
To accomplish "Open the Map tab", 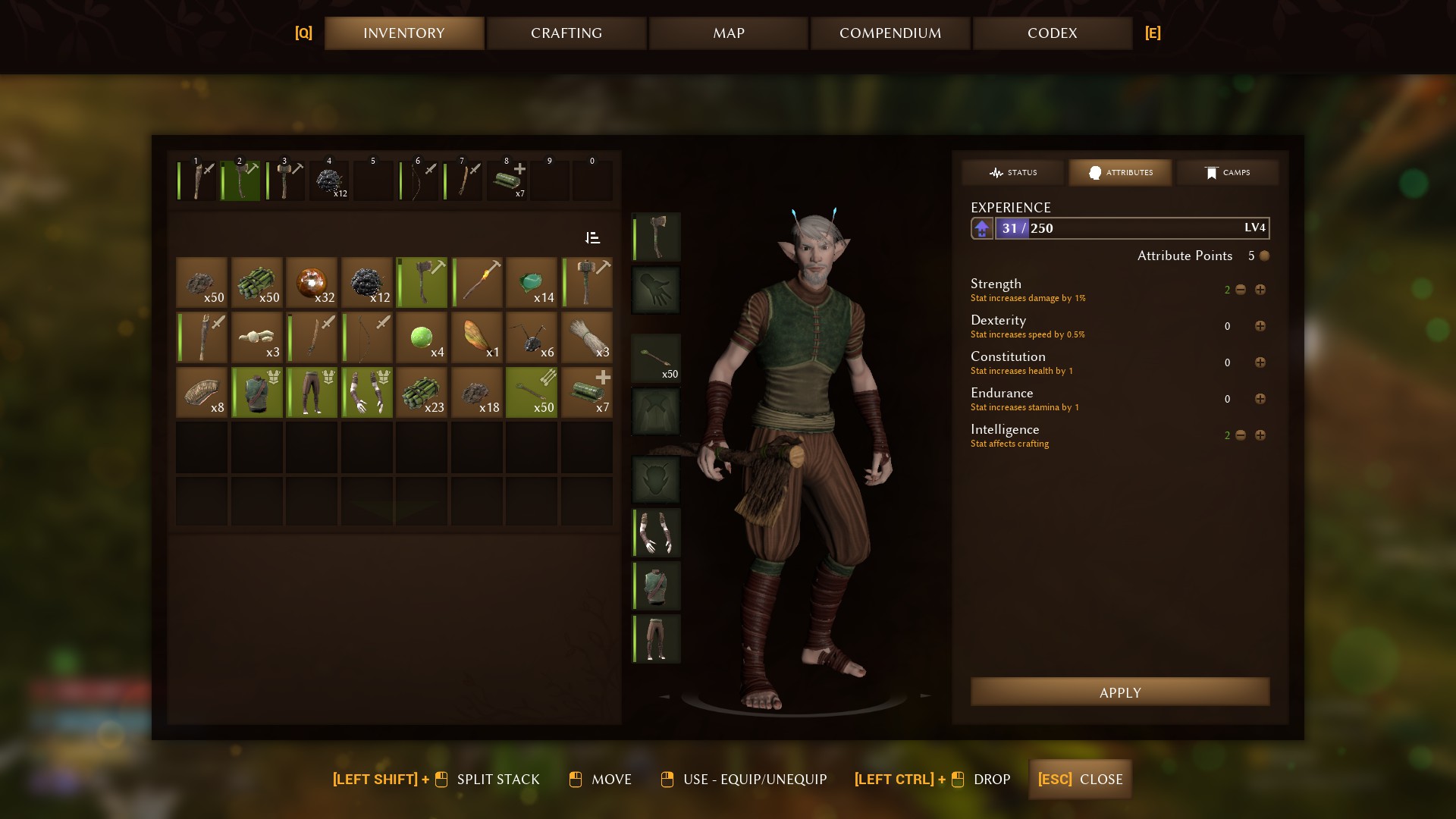I will (728, 33).
